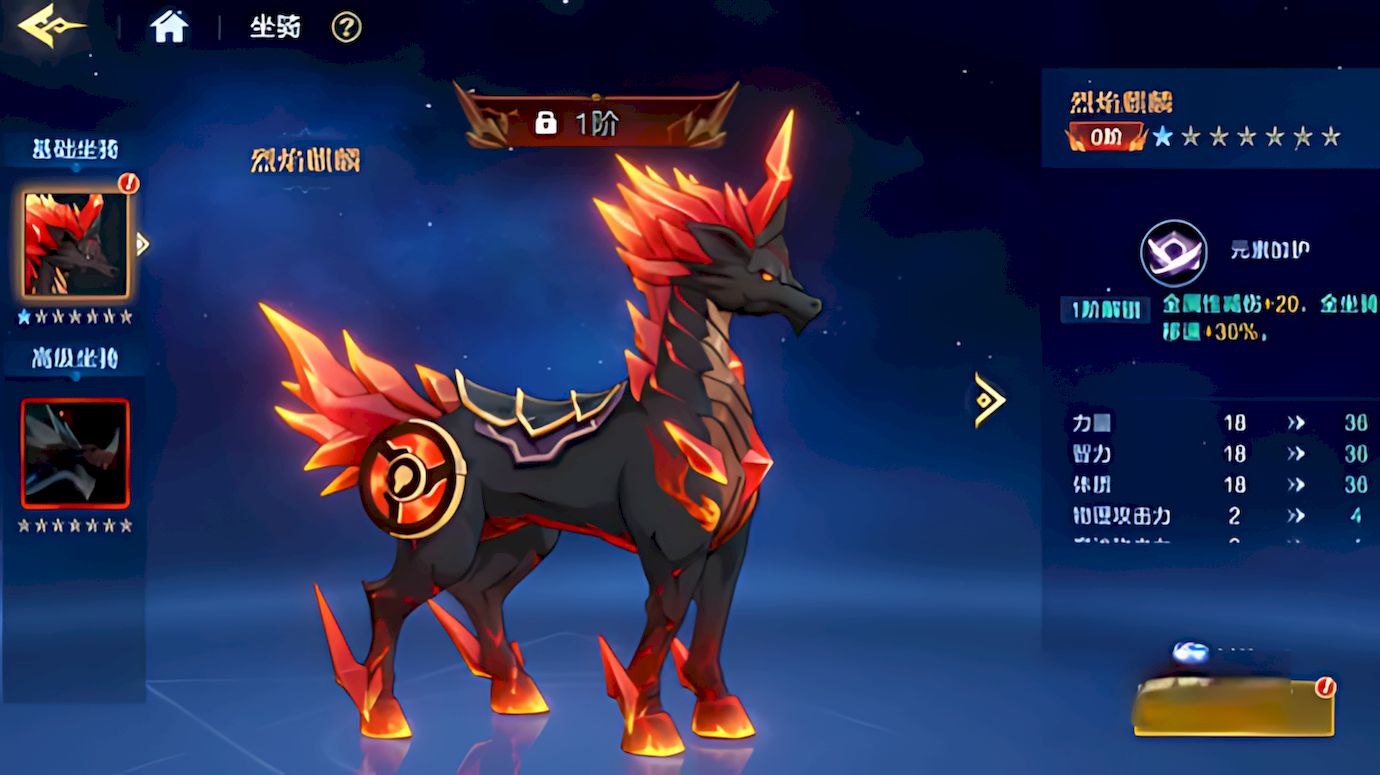Screen dimensions: 1380x775
Task: Tap the purple mount skill icon
Action: coord(1173,253)
